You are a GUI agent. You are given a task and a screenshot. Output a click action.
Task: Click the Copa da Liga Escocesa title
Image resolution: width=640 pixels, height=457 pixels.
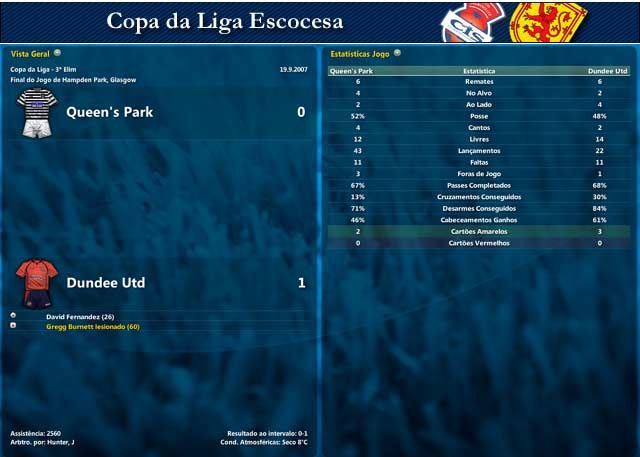(x=224, y=21)
